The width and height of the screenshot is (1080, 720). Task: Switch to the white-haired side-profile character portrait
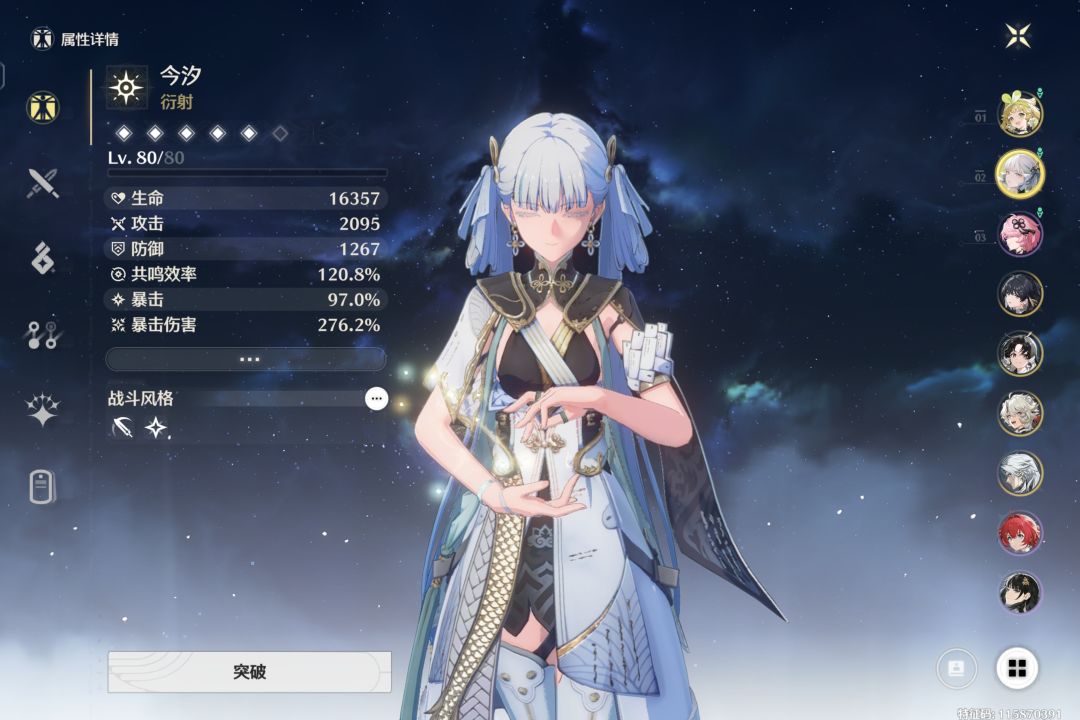tap(1020, 473)
